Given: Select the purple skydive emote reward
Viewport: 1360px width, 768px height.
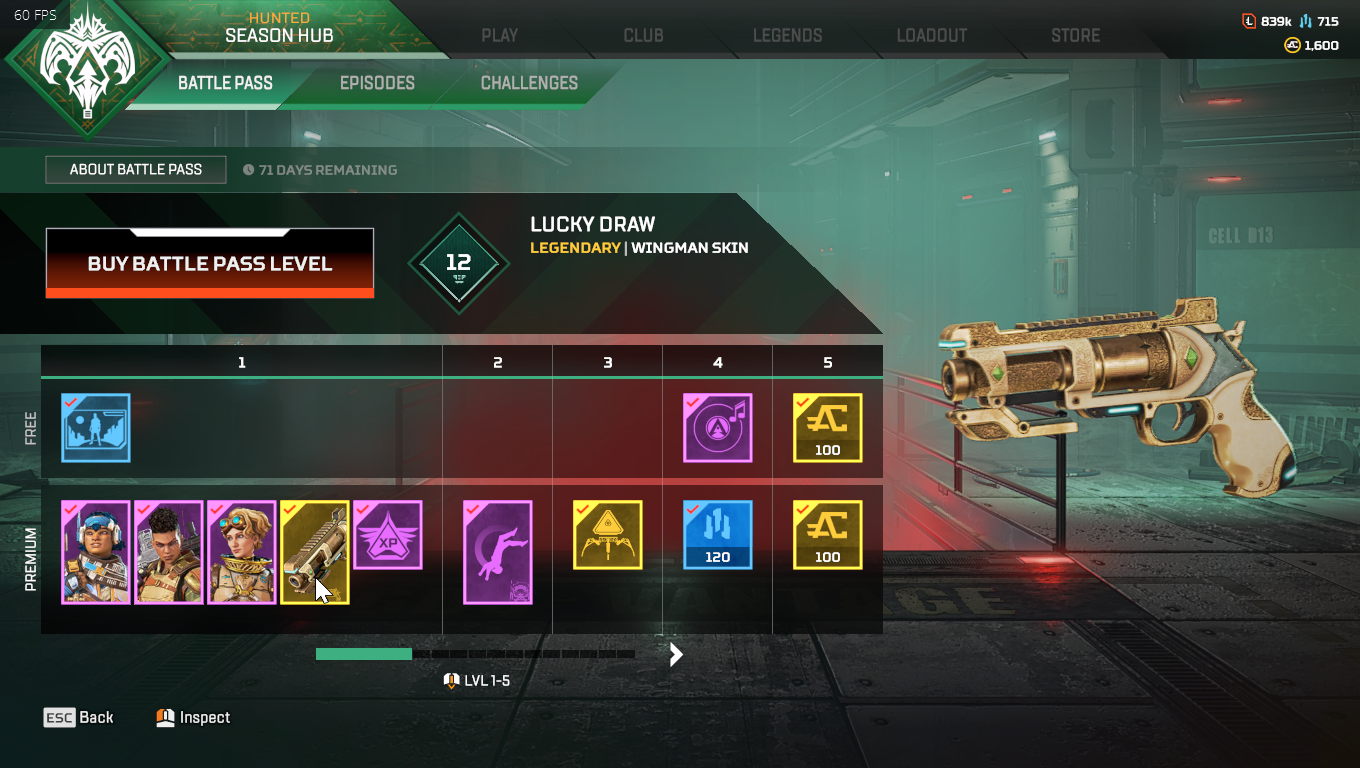Looking at the screenshot, I should pos(498,553).
